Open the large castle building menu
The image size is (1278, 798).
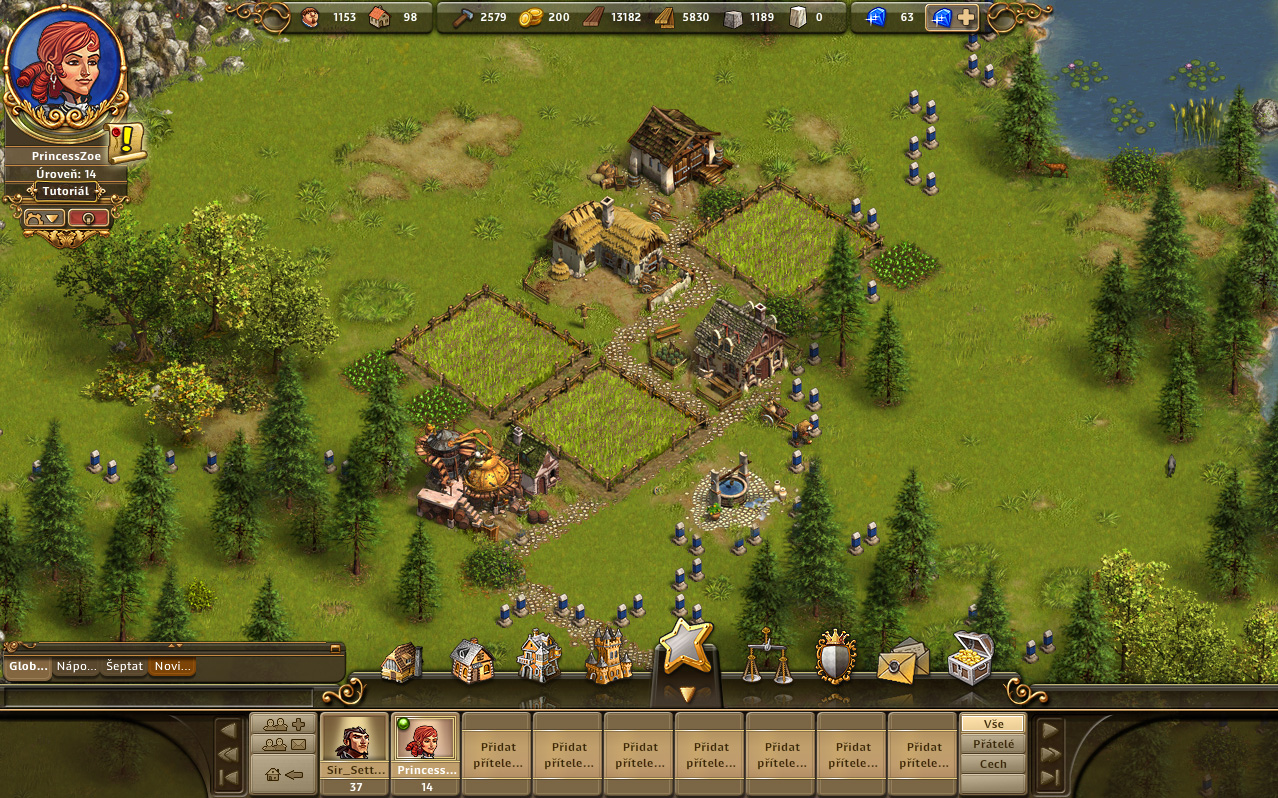[x=608, y=657]
